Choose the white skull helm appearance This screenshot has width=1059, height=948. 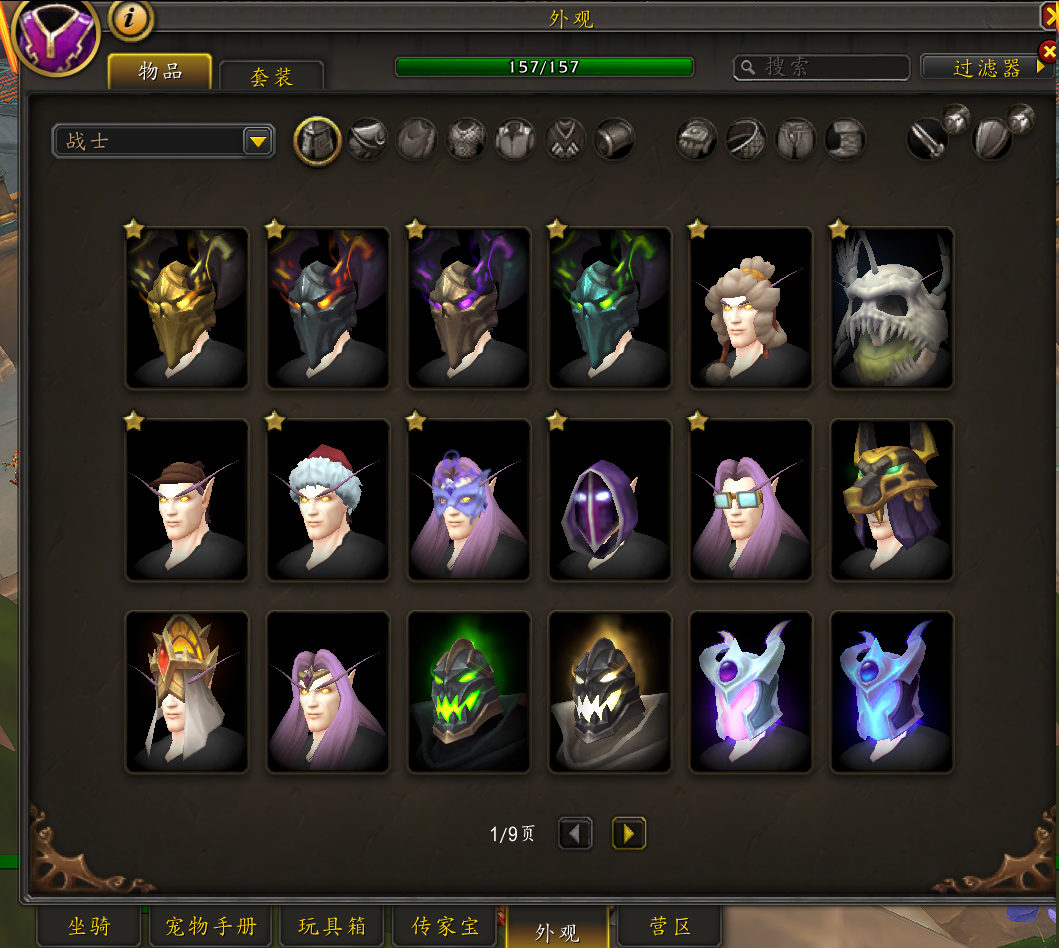point(892,308)
